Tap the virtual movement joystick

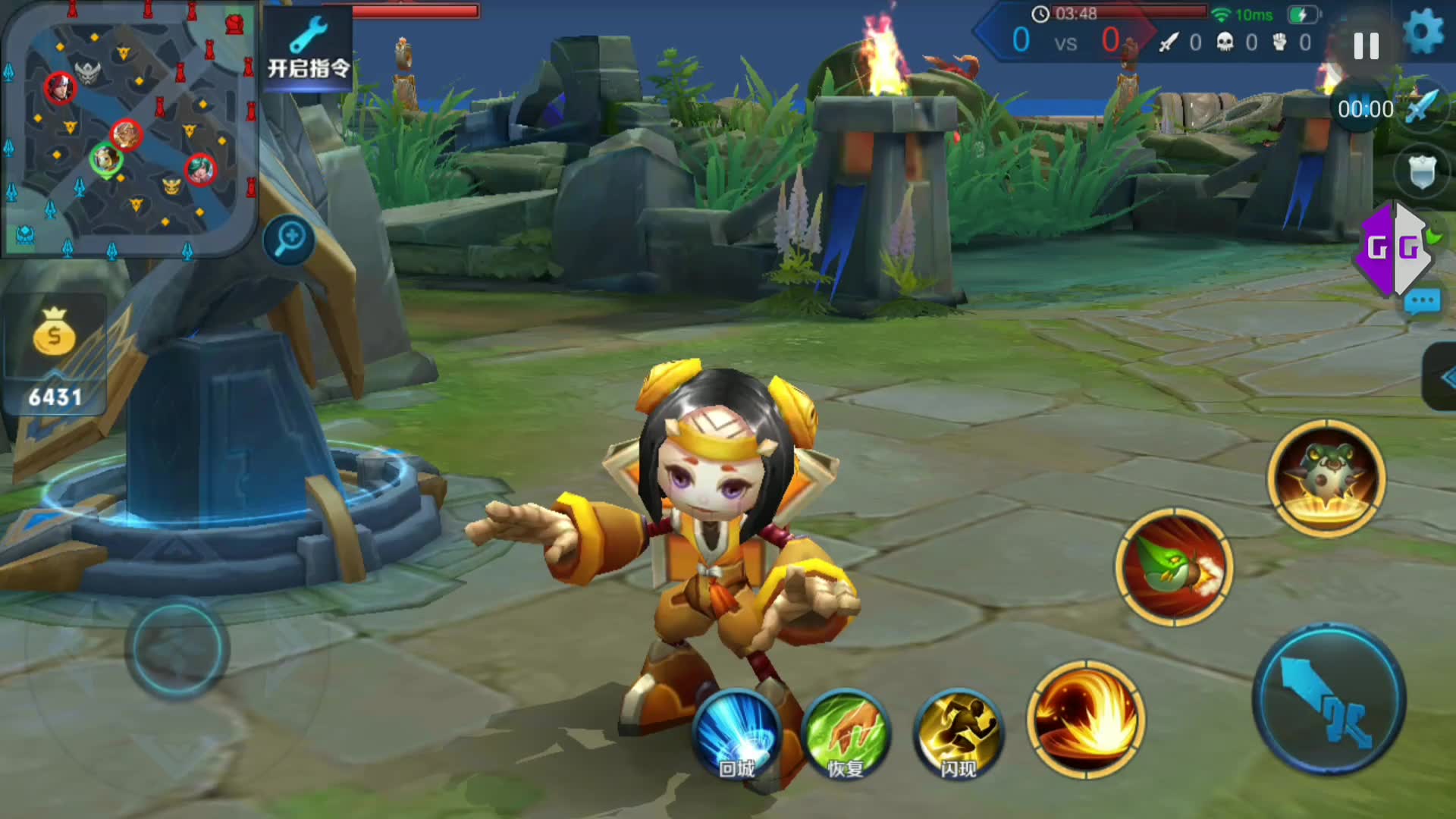pos(177,648)
